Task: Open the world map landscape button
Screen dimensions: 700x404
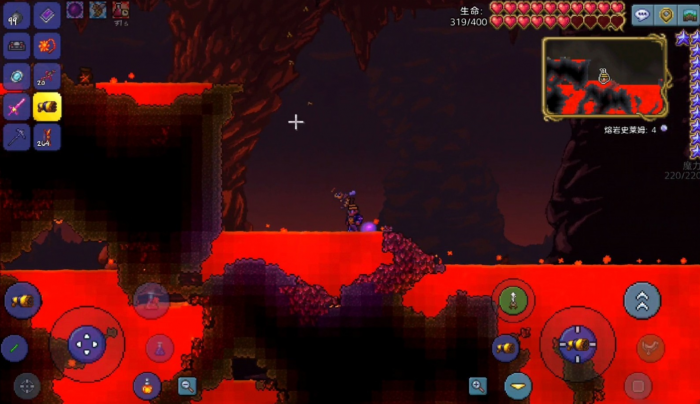Action: pos(688,14)
